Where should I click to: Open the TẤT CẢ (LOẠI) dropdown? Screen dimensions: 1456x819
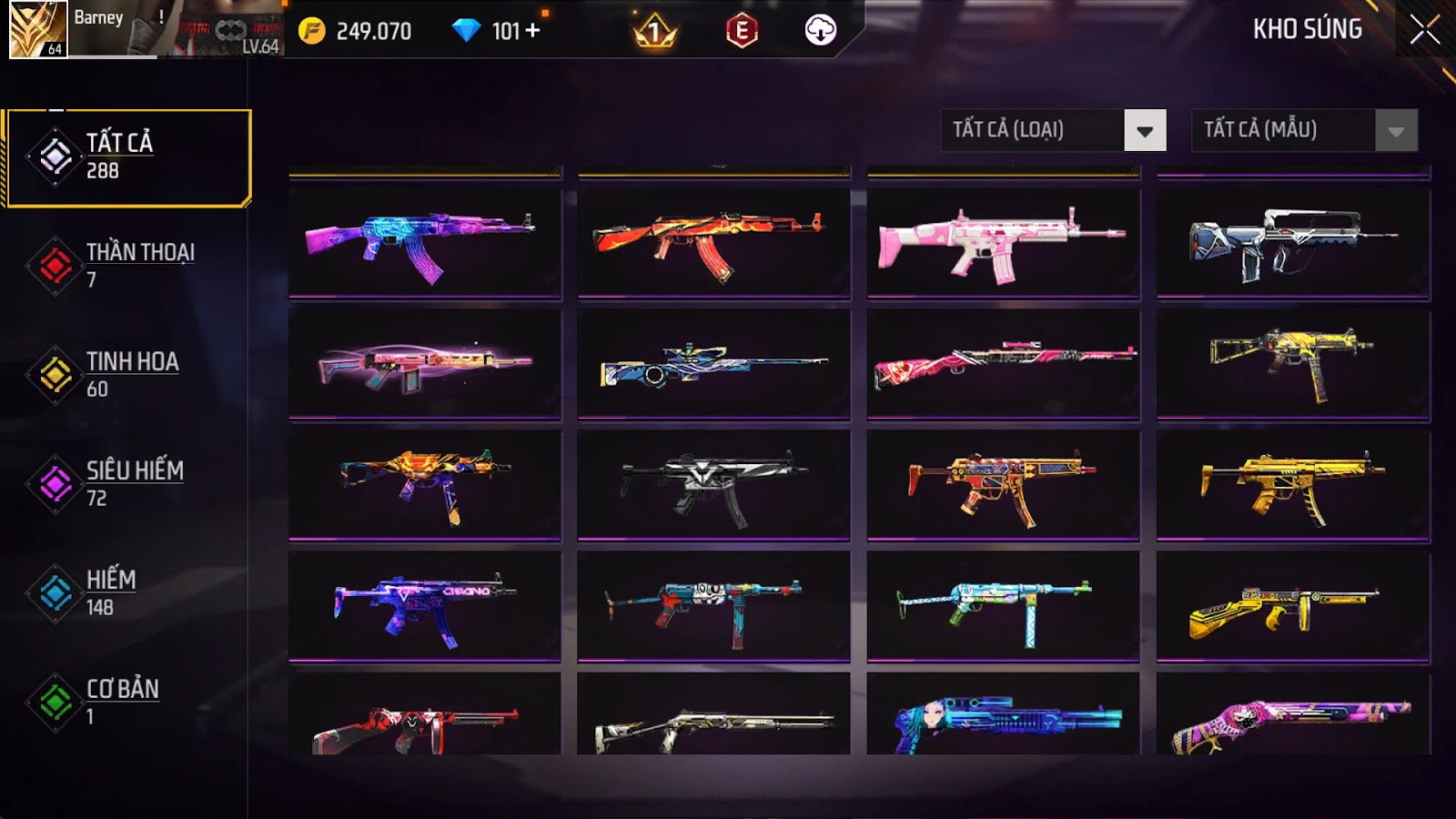[x=1053, y=130]
